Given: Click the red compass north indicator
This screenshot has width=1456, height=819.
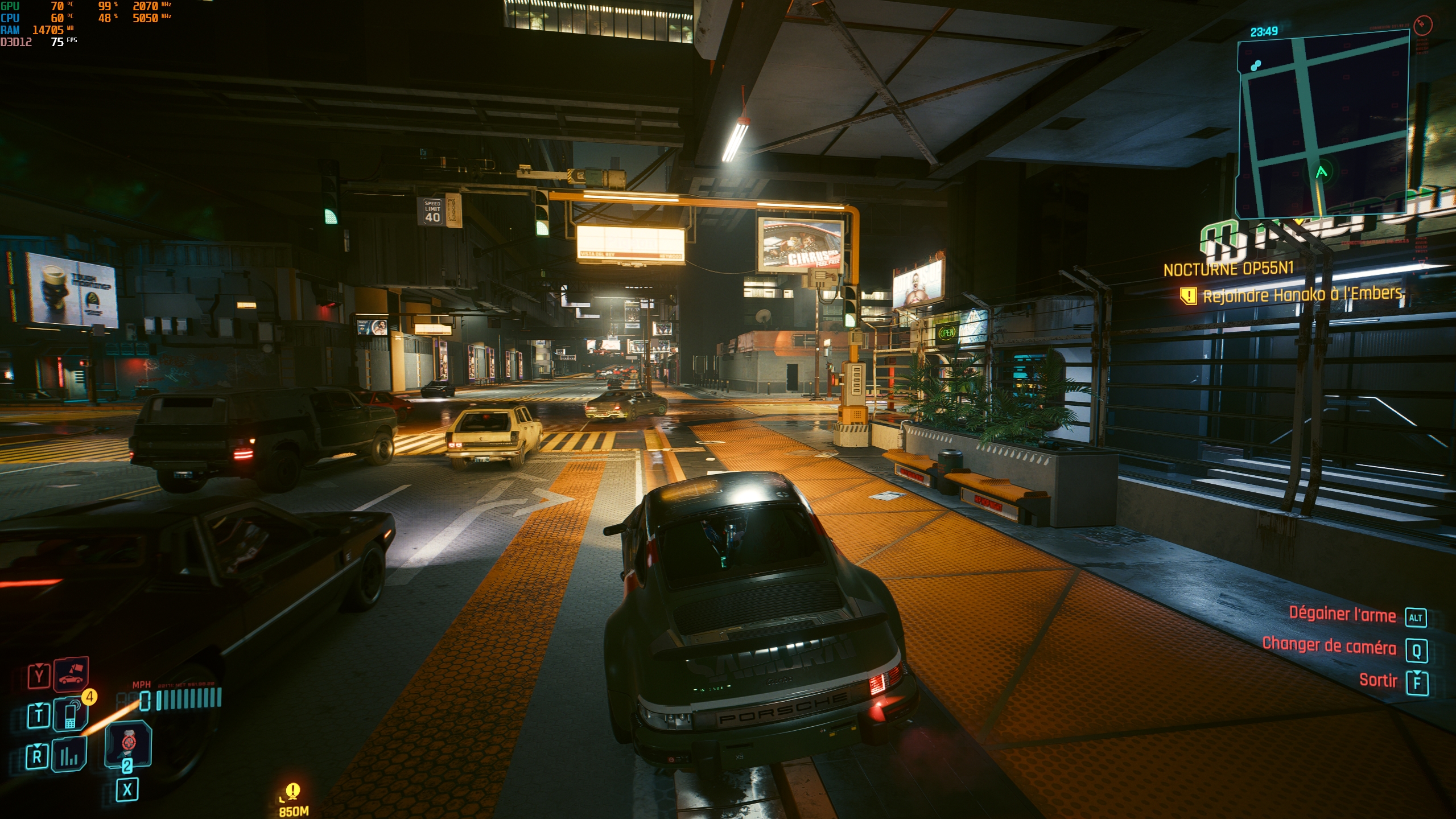Looking at the screenshot, I should click(1422, 24).
